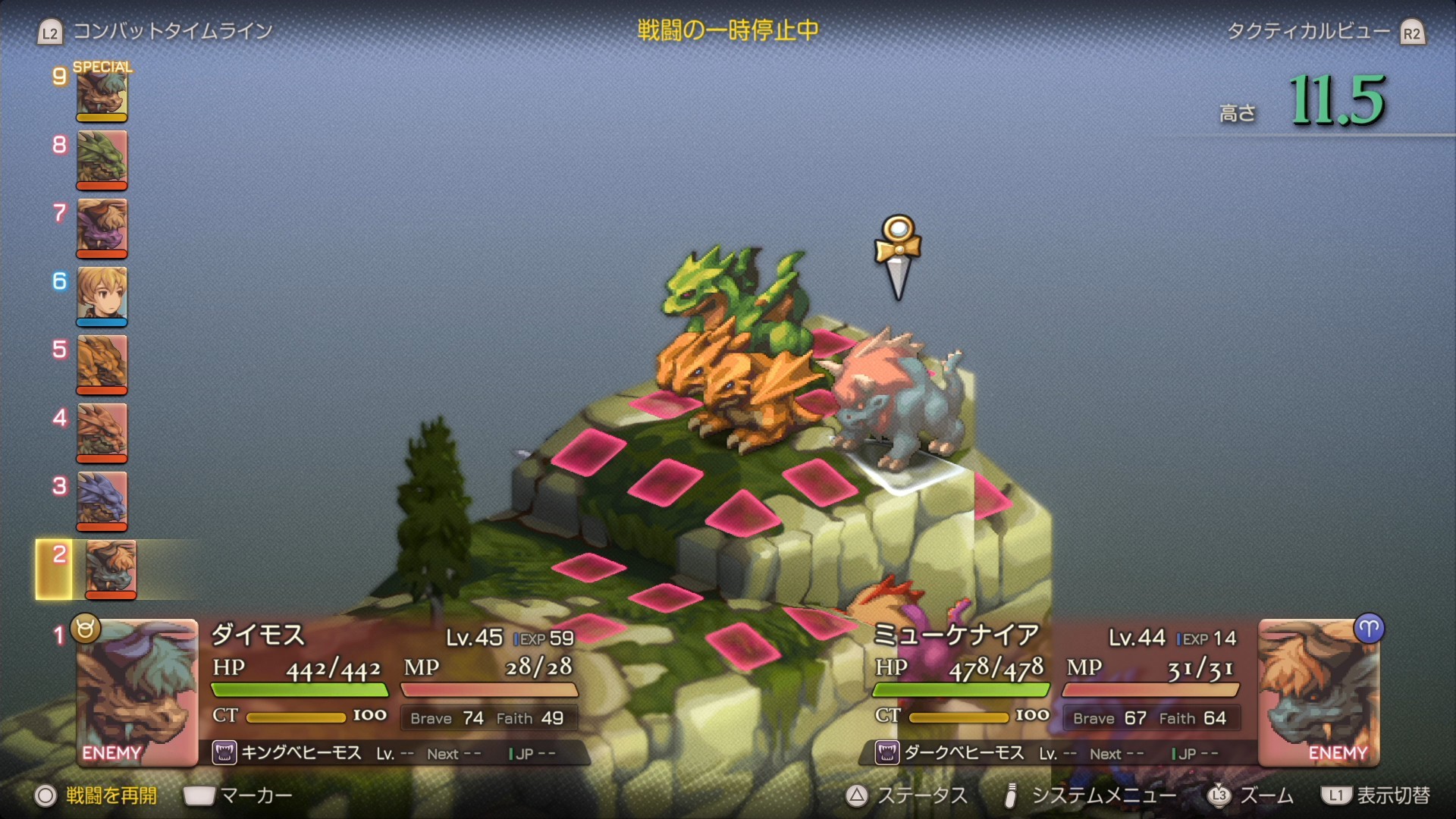The image size is (1456, 819).
Task: Click the Aries zodiac icon on ミューケナイア
Action: pyautogui.click(x=1369, y=629)
